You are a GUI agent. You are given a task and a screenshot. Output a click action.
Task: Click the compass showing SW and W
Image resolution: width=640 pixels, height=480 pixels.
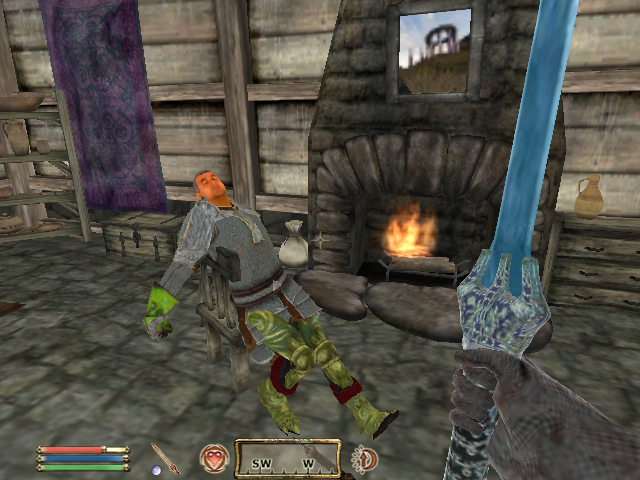pos(287,458)
